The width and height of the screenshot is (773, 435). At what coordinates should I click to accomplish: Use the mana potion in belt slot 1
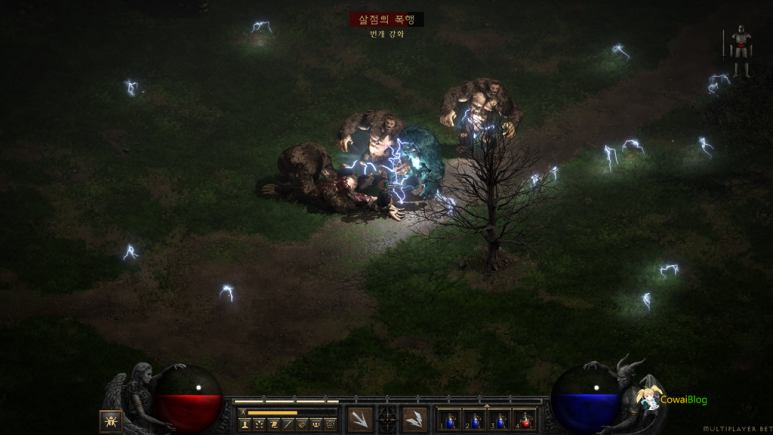(450, 420)
